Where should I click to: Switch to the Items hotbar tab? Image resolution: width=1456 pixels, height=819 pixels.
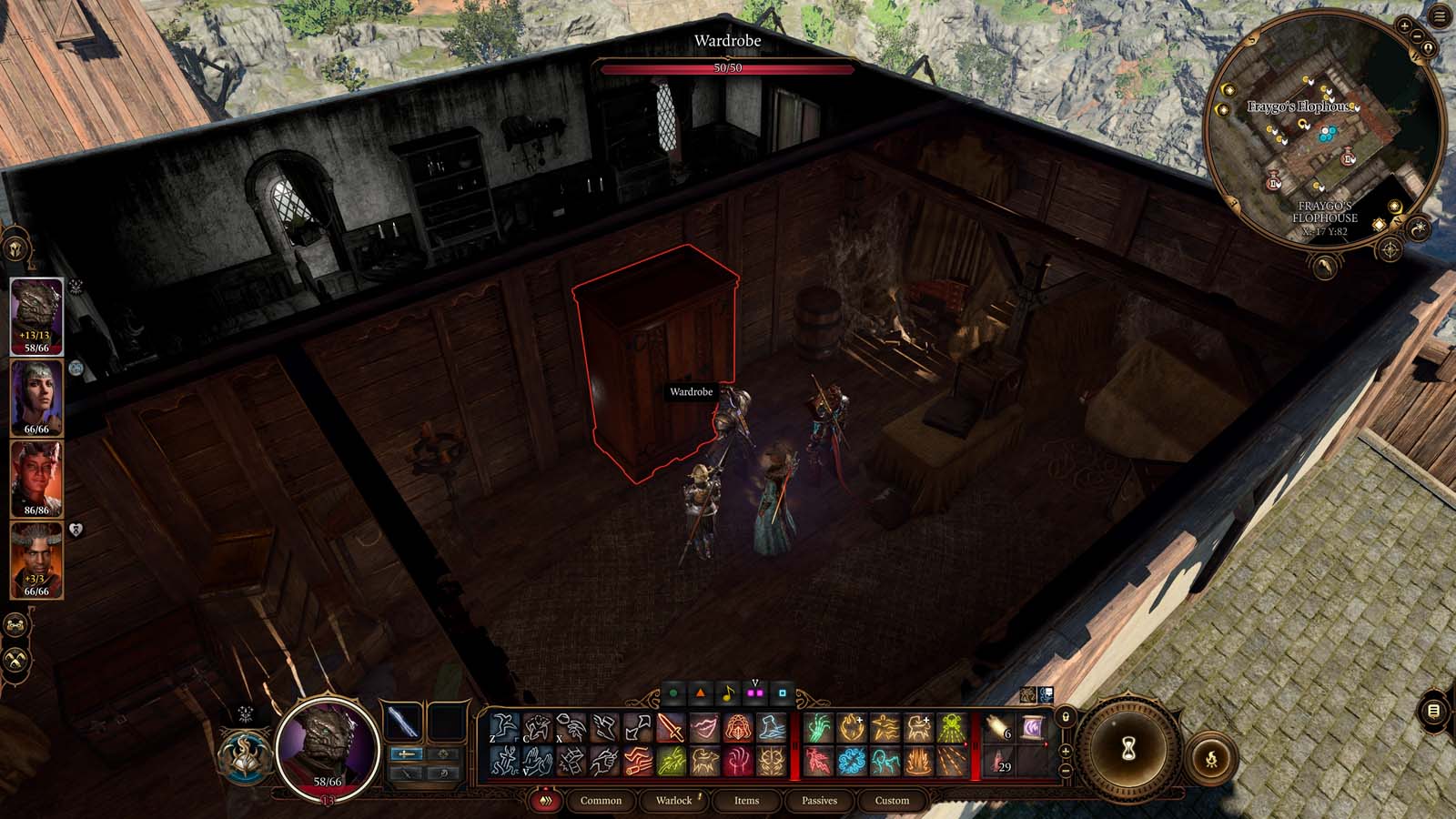pyautogui.click(x=746, y=801)
